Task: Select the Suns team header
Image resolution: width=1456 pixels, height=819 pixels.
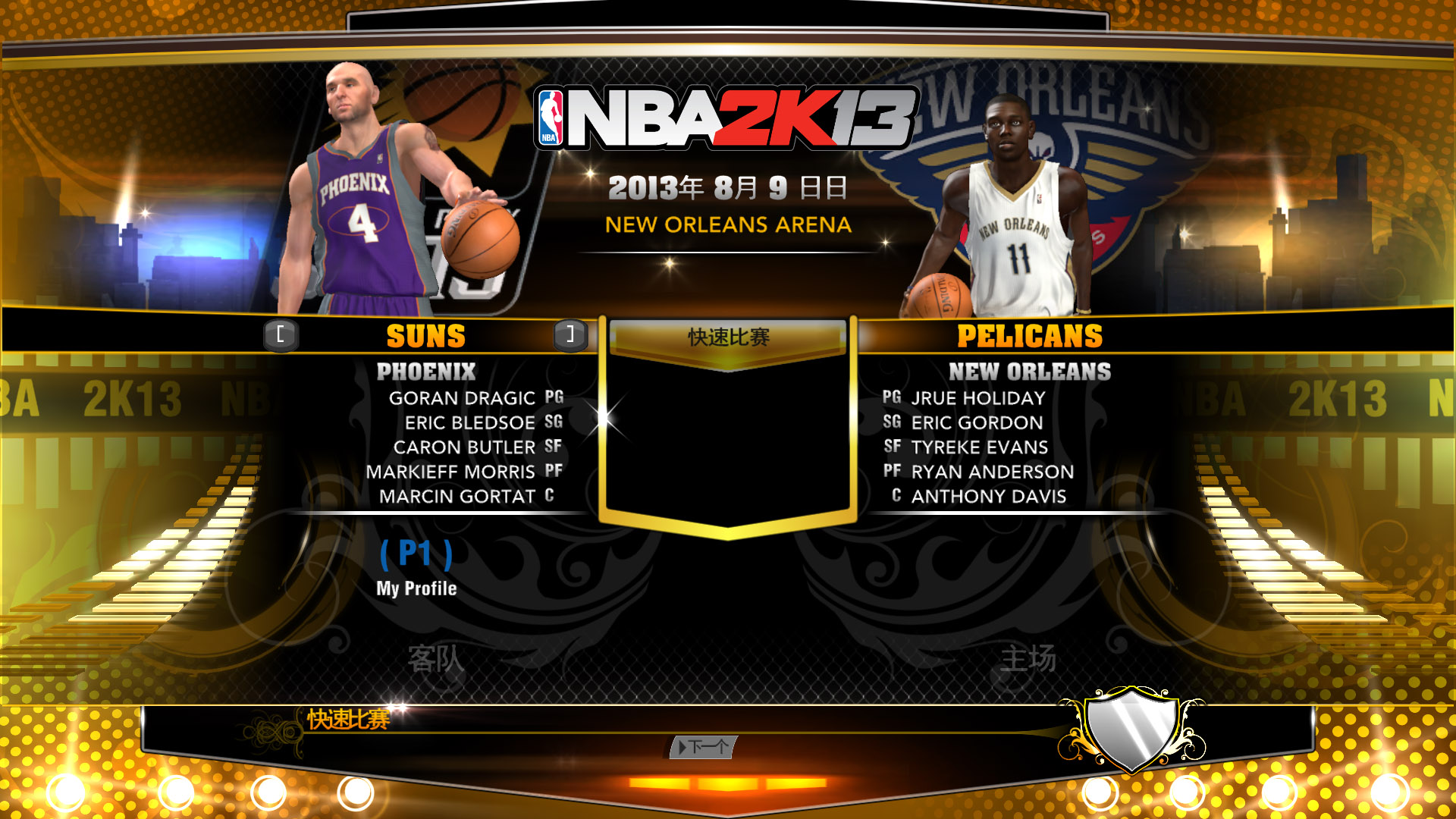Action: tap(425, 336)
